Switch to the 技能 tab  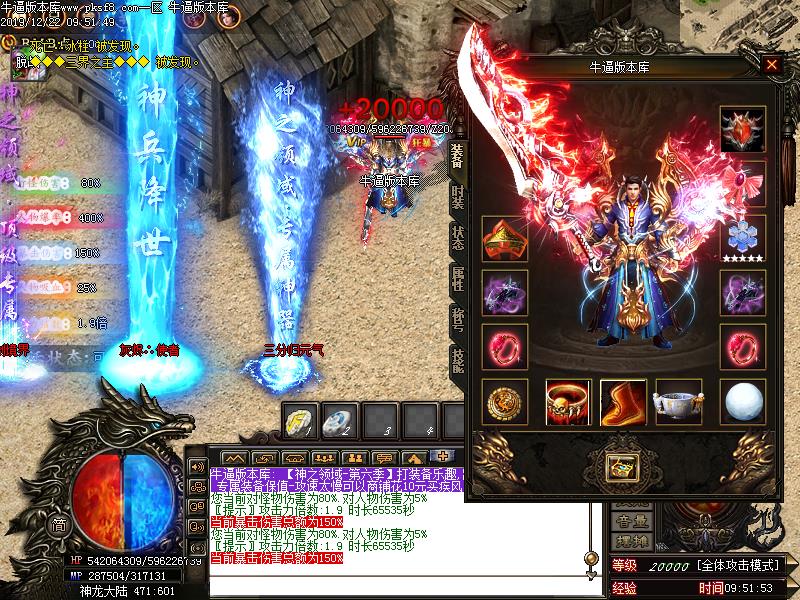pos(457,359)
